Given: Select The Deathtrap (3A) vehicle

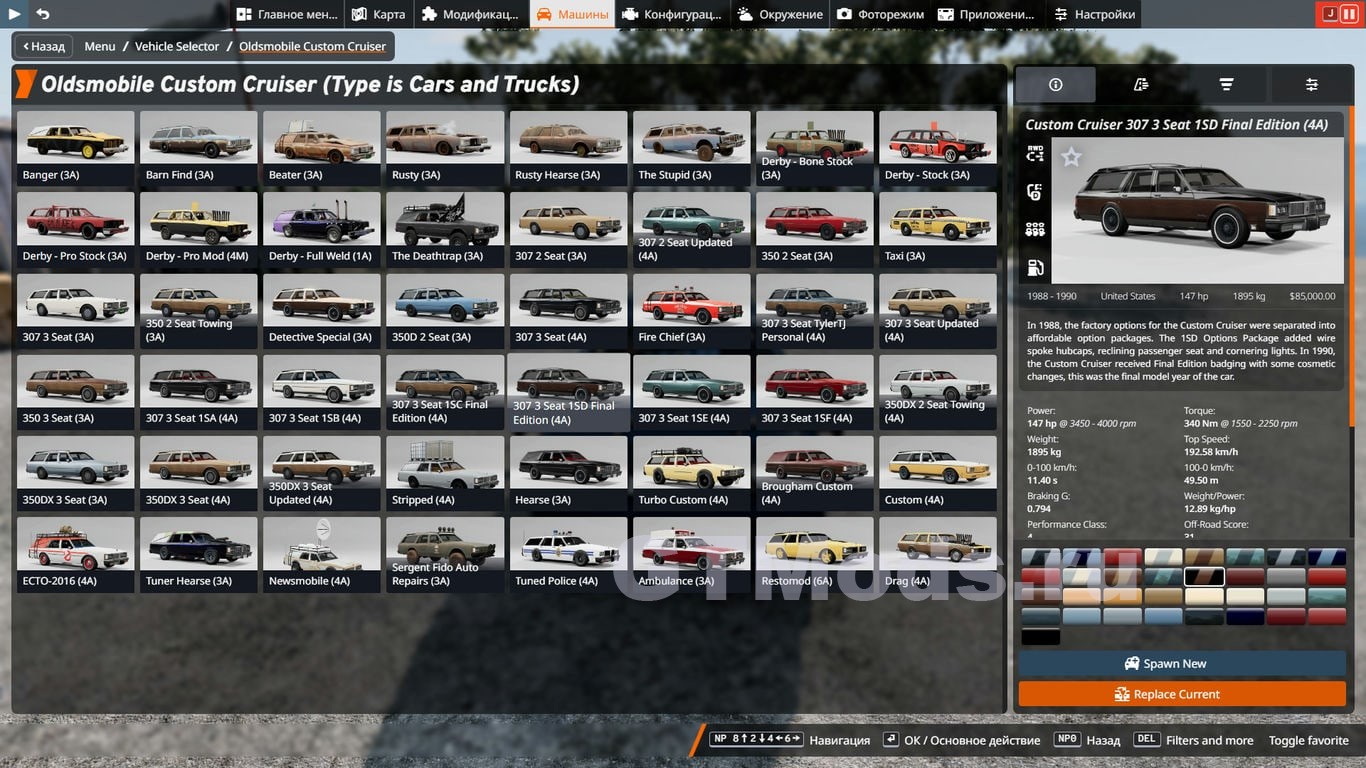Looking at the screenshot, I should tap(445, 228).
